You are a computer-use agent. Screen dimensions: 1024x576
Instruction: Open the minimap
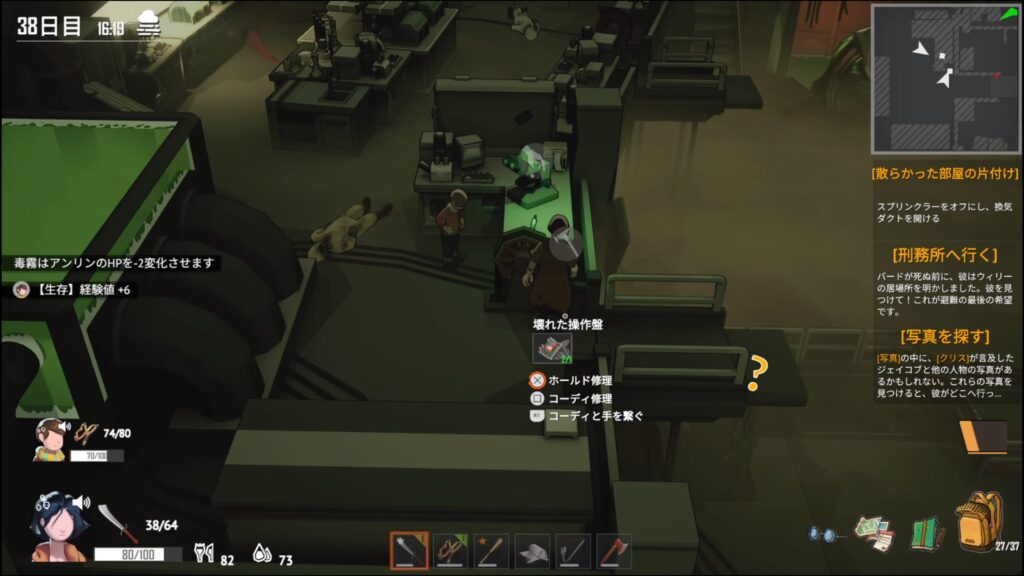947,78
